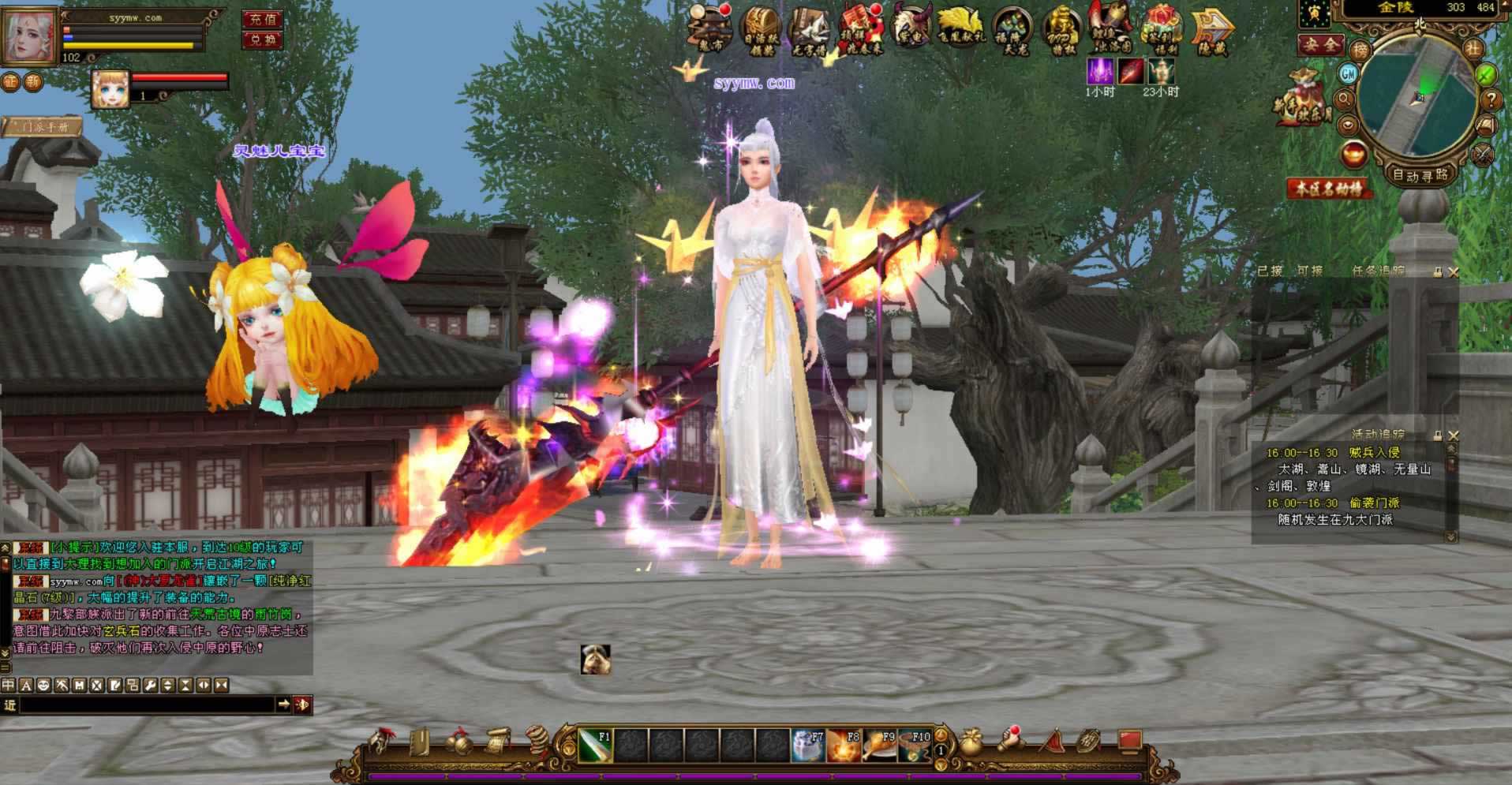Image resolution: width=1512 pixels, height=785 pixels.
Task: Open the 充值 recharge button
Action: coord(262,19)
